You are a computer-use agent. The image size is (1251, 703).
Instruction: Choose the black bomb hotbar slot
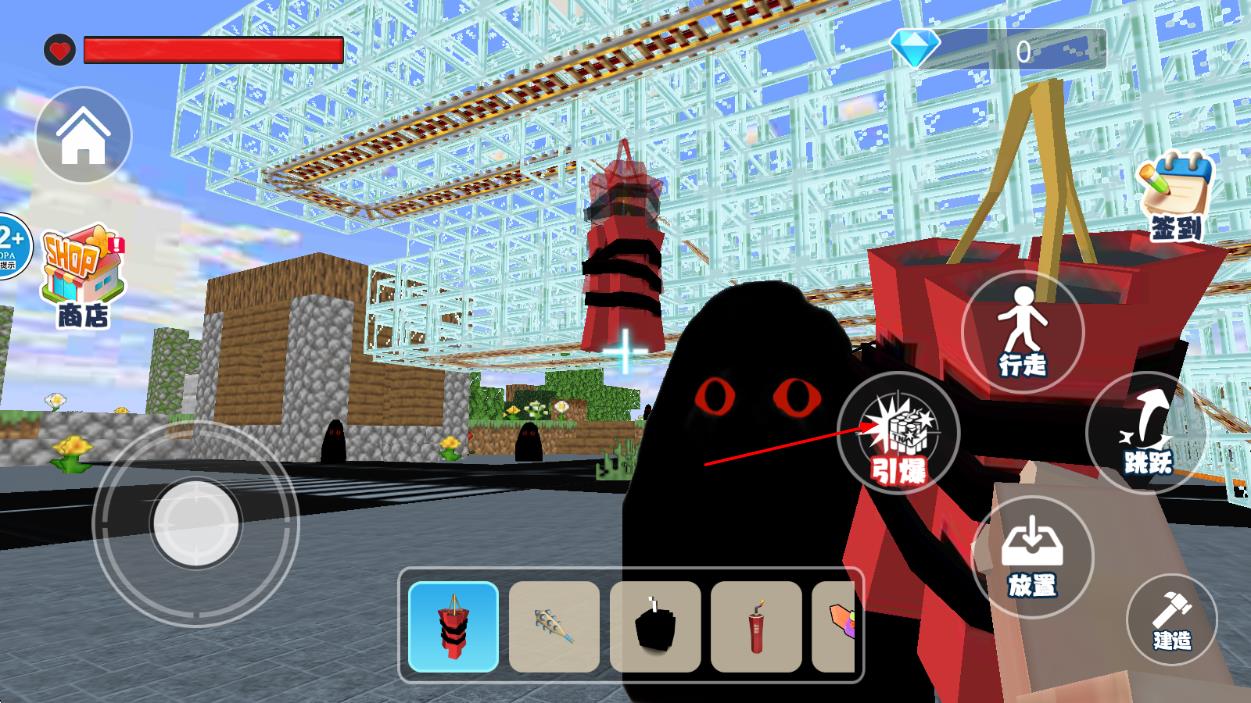tap(655, 627)
